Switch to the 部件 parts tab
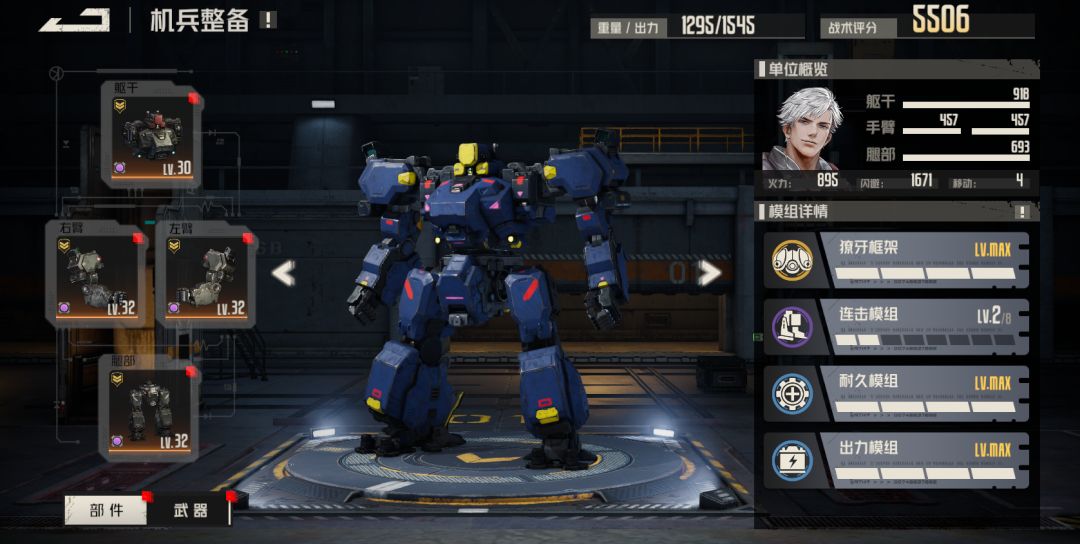1080x544 pixels. coord(106,510)
